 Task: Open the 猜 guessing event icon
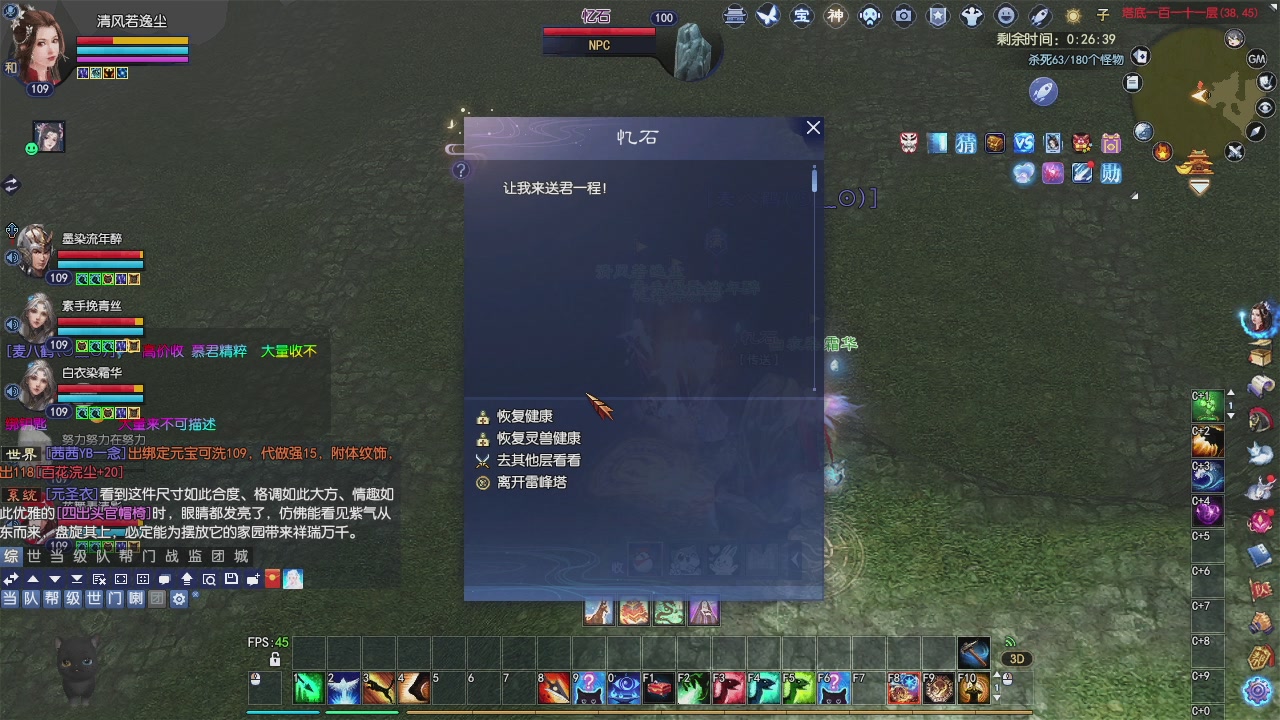pyautogui.click(x=966, y=143)
